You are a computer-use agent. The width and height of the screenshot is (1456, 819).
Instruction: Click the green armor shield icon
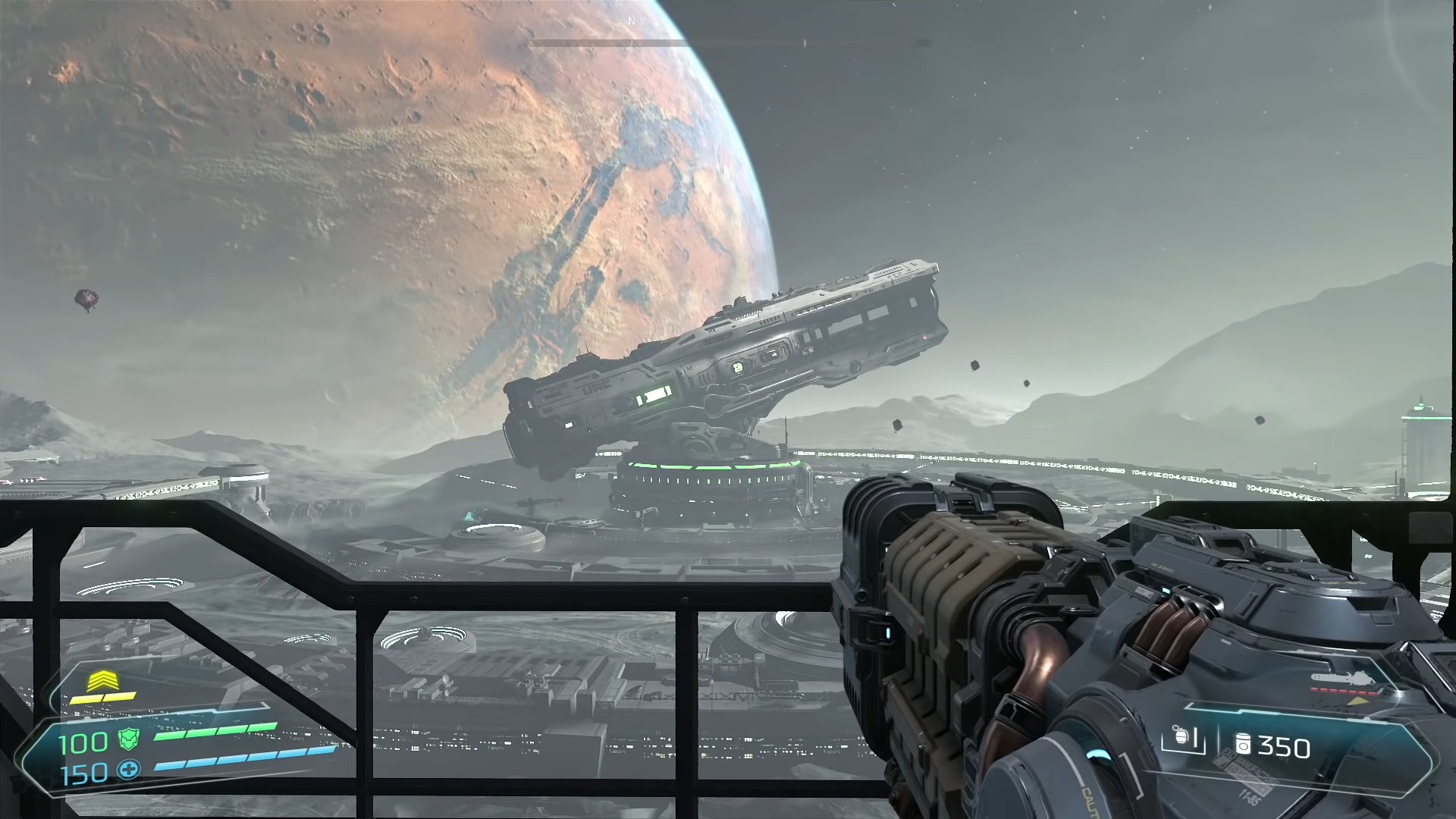[129, 739]
